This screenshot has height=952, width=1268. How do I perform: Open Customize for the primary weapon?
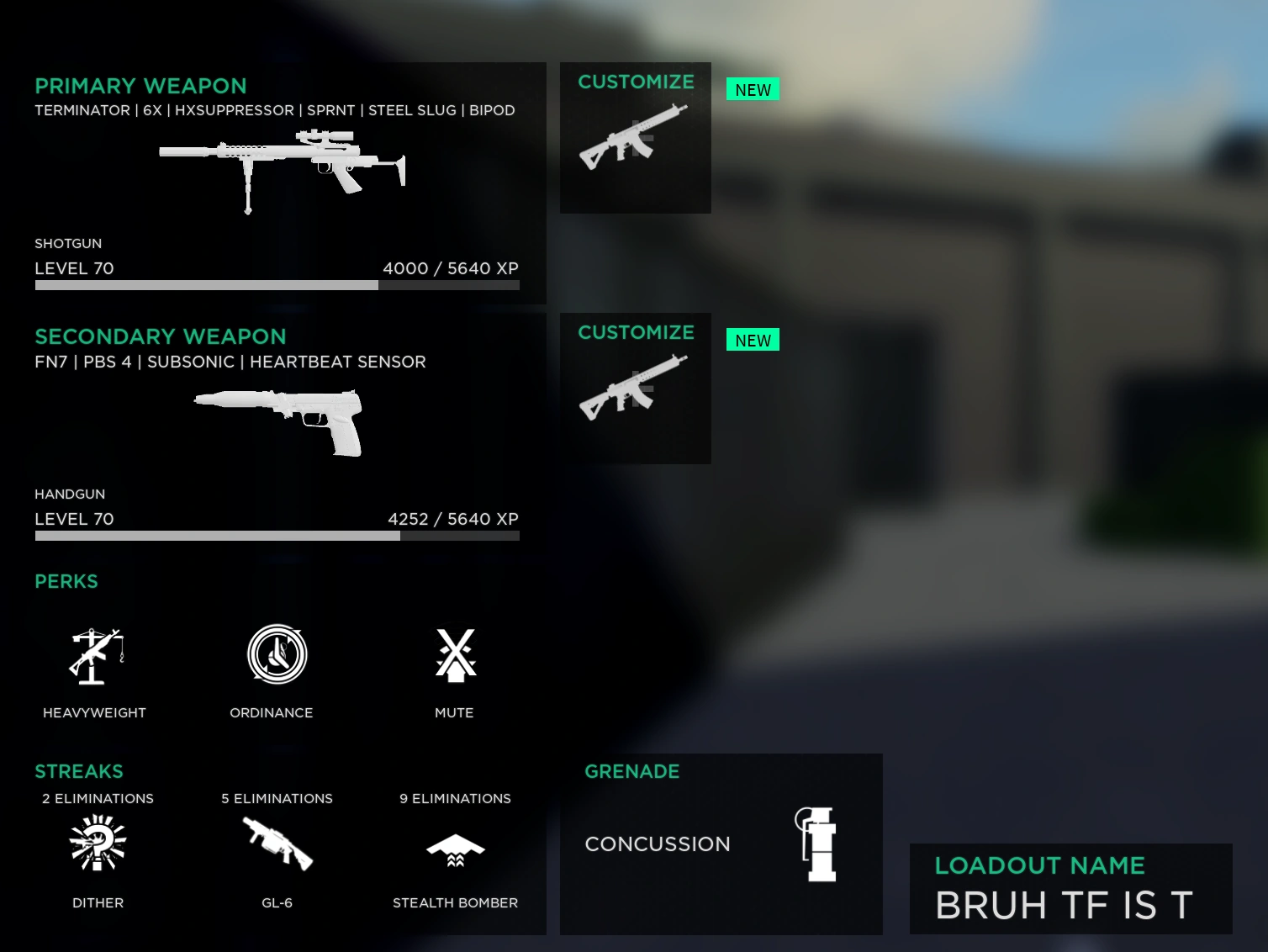coord(635,137)
